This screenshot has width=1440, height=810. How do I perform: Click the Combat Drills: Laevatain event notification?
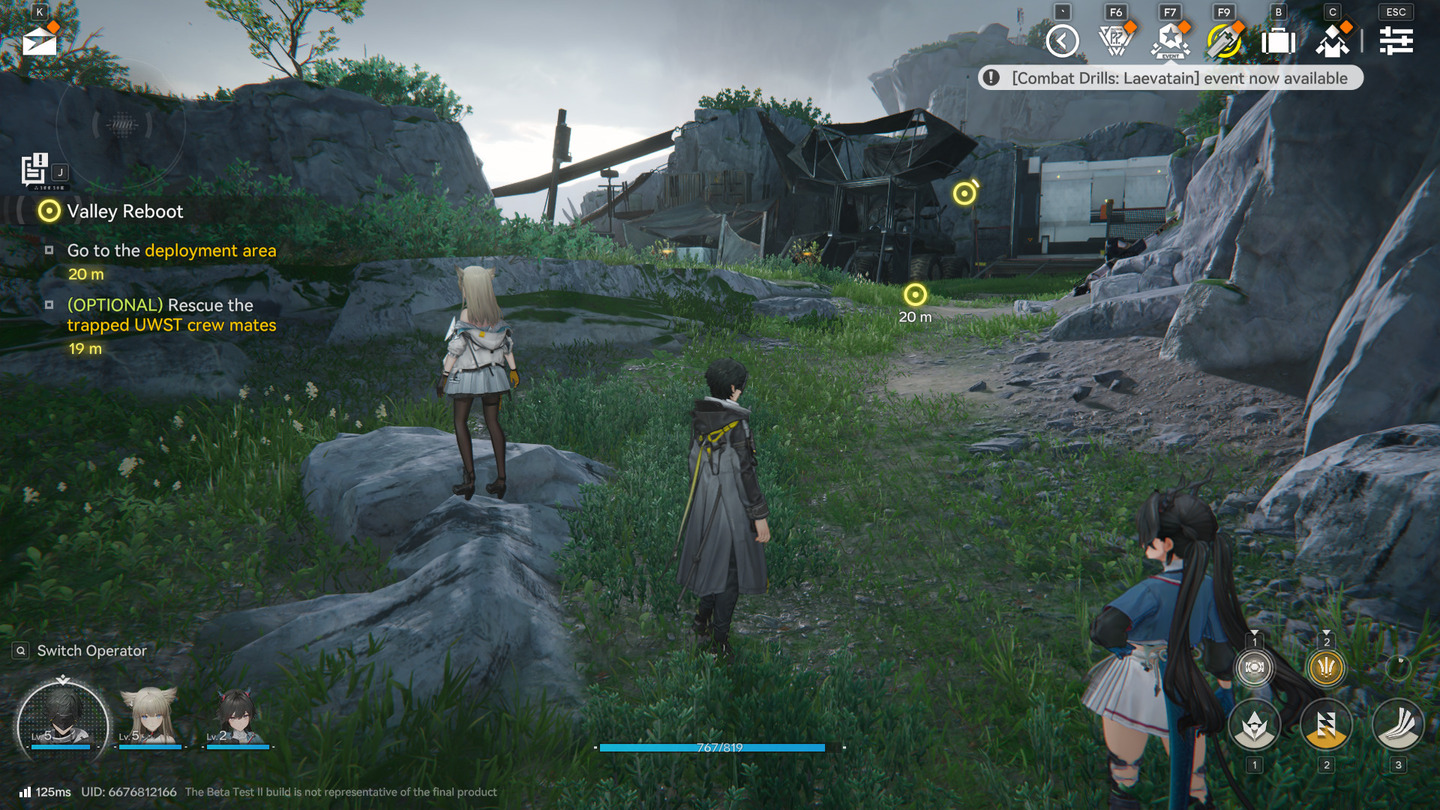pos(1170,78)
